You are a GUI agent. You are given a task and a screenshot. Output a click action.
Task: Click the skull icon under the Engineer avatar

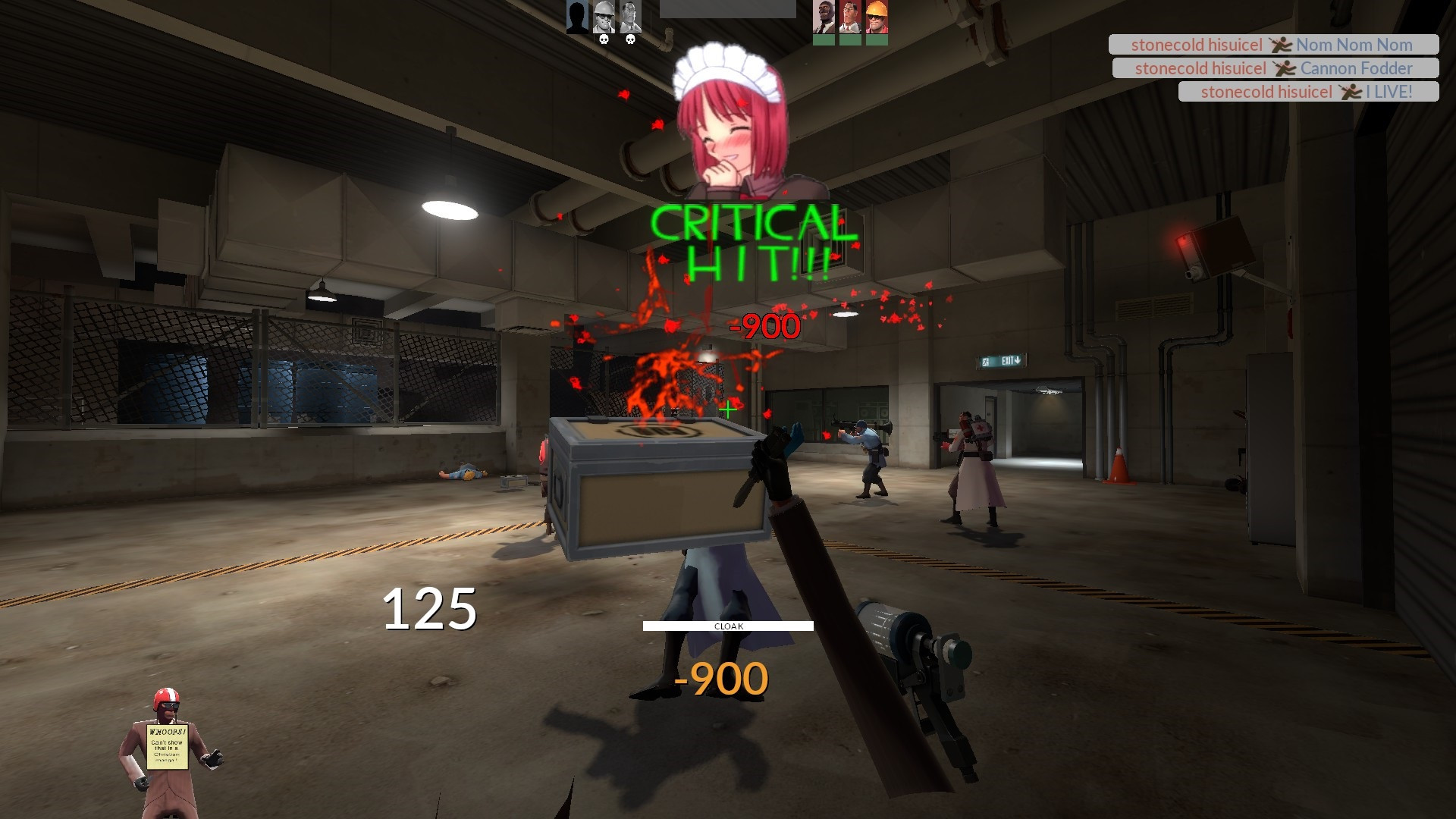(604, 40)
